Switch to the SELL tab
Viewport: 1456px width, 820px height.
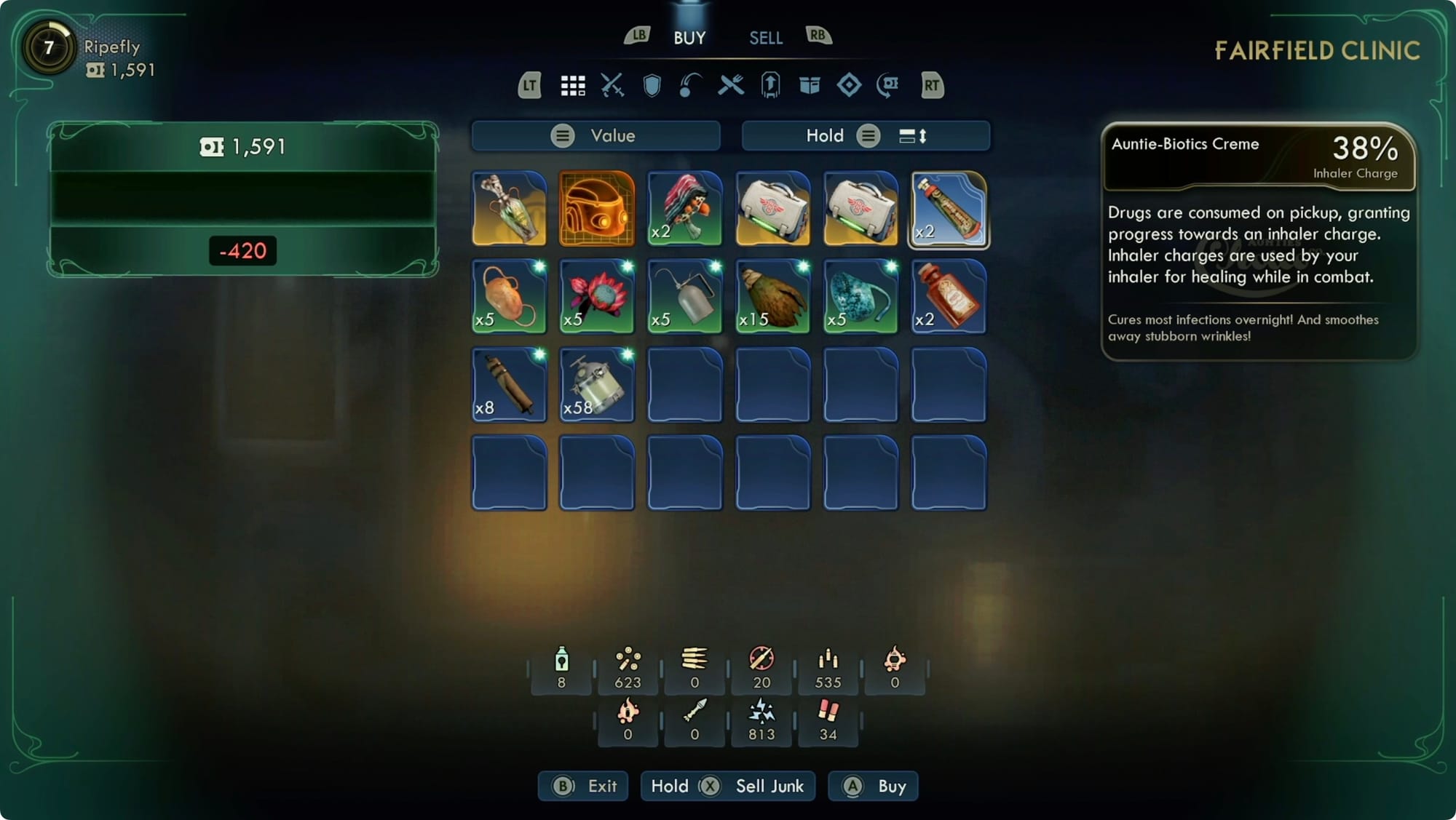coord(766,37)
